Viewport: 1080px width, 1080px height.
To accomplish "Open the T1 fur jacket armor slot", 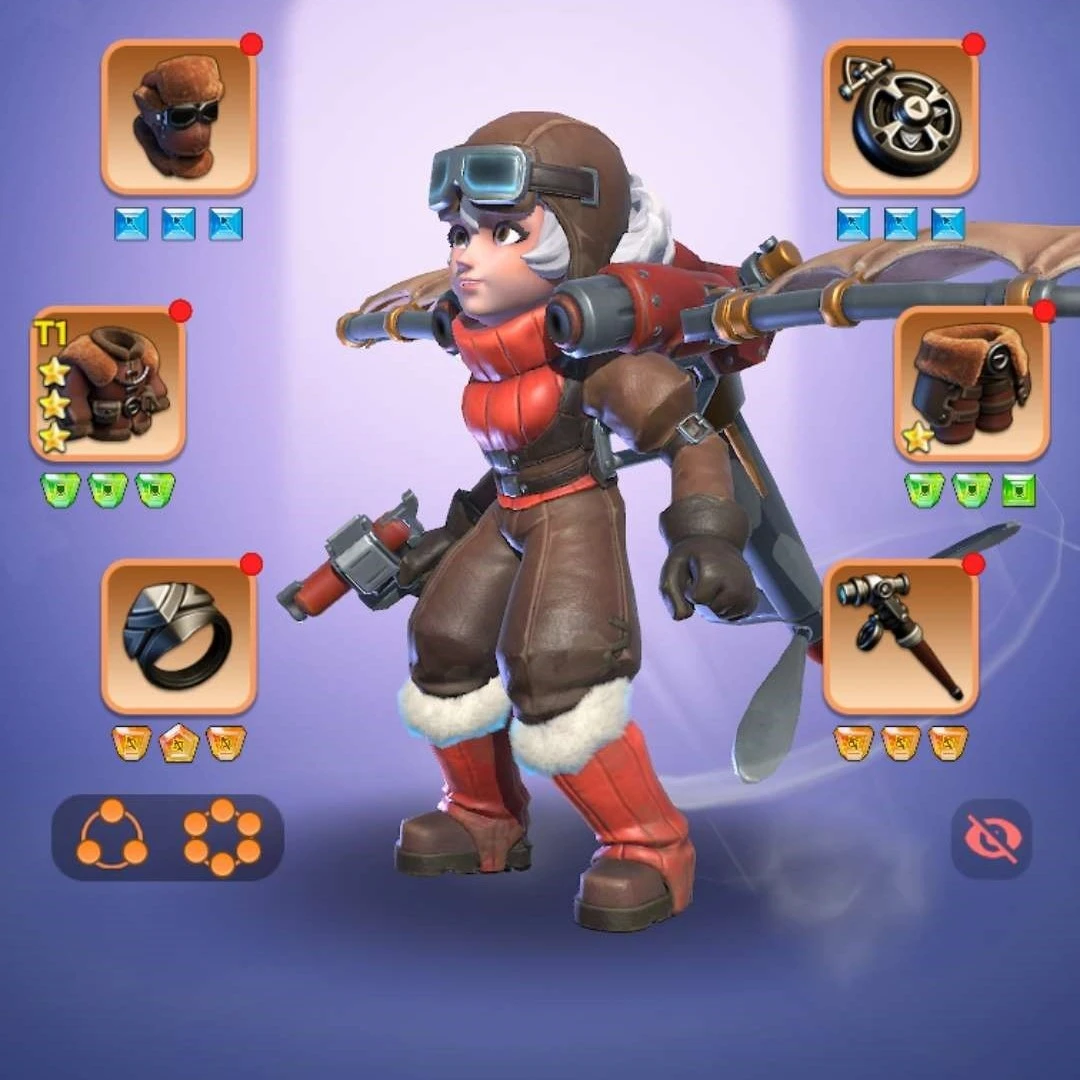I will tap(108, 384).
